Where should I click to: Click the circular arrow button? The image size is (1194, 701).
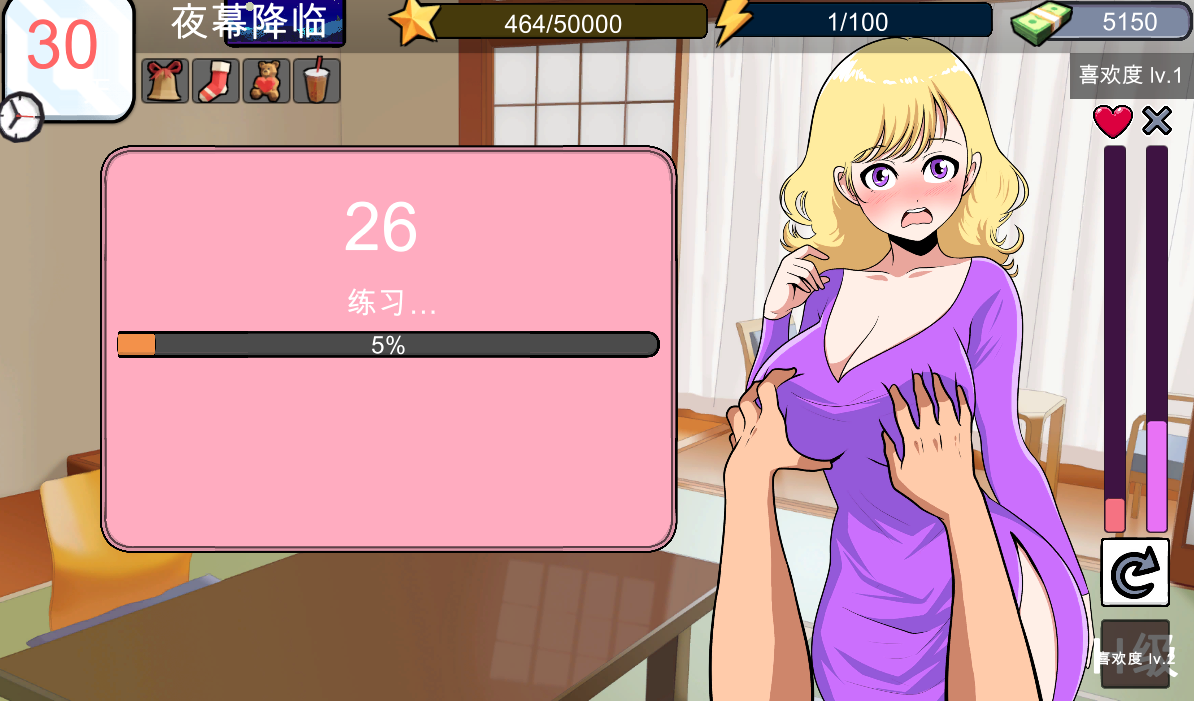coord(1135,572)
